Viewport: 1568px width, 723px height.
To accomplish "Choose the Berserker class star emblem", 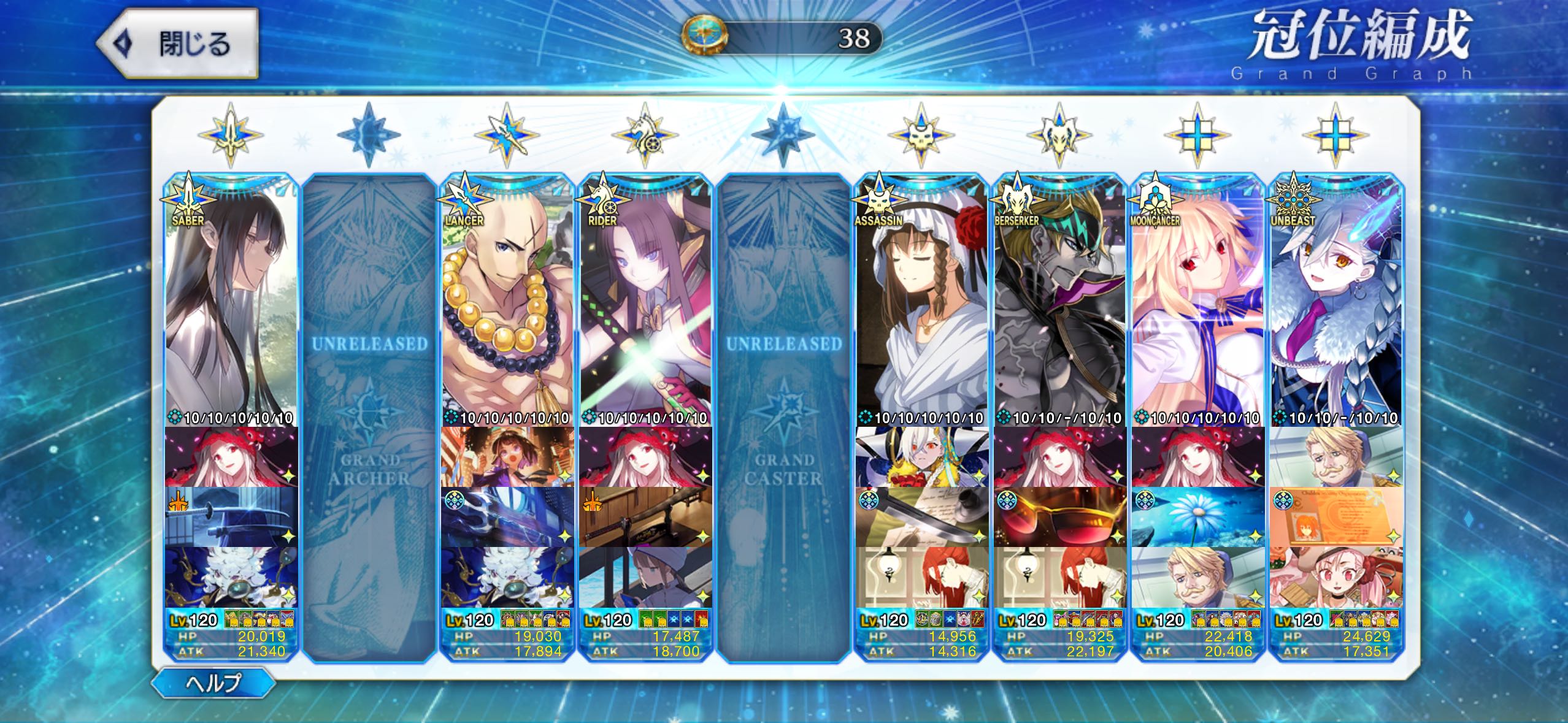I will (x=1059, y=136).
